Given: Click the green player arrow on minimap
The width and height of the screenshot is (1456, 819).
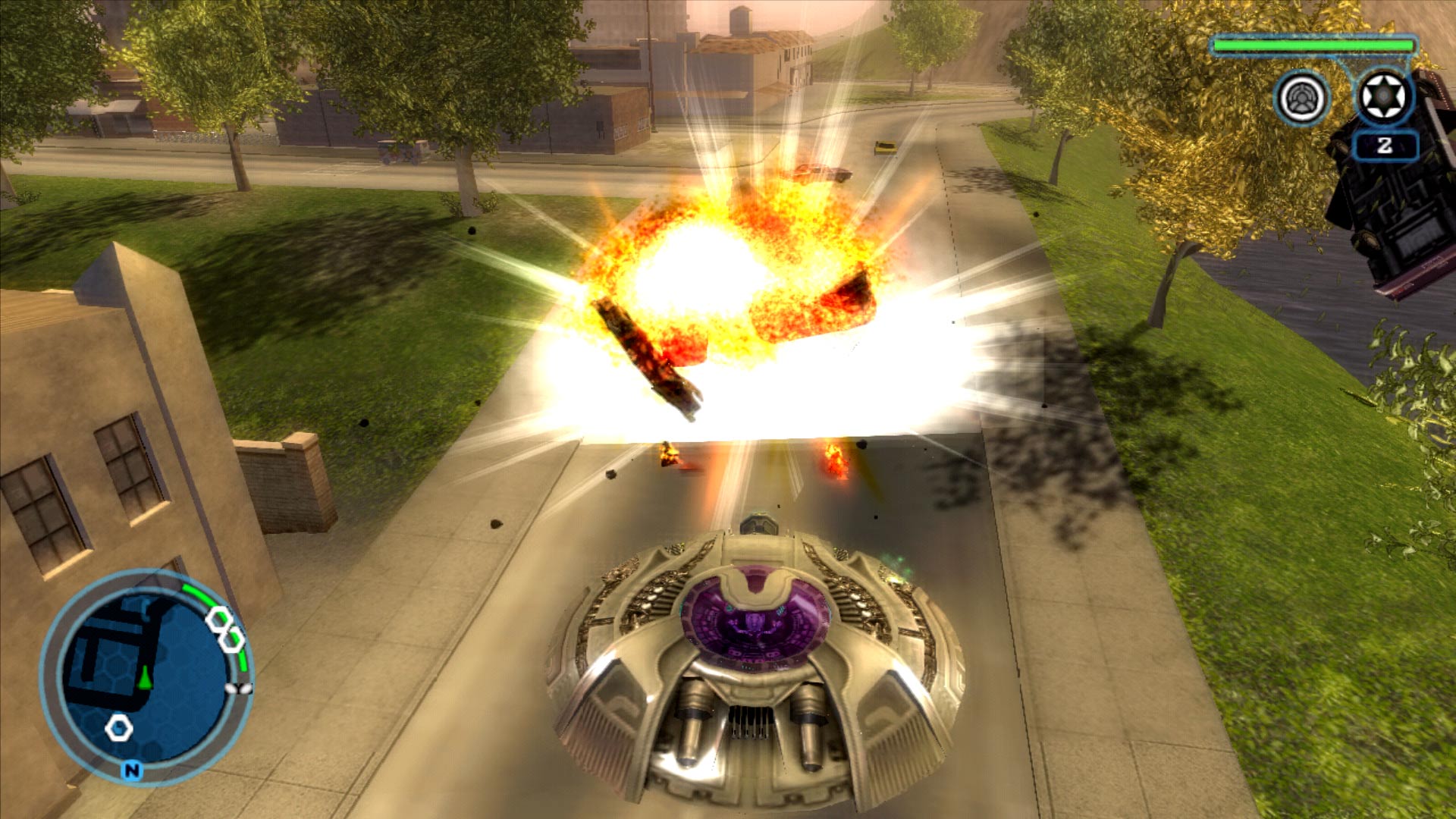Looking at the screenshot, I should click(x=146, y=677).
